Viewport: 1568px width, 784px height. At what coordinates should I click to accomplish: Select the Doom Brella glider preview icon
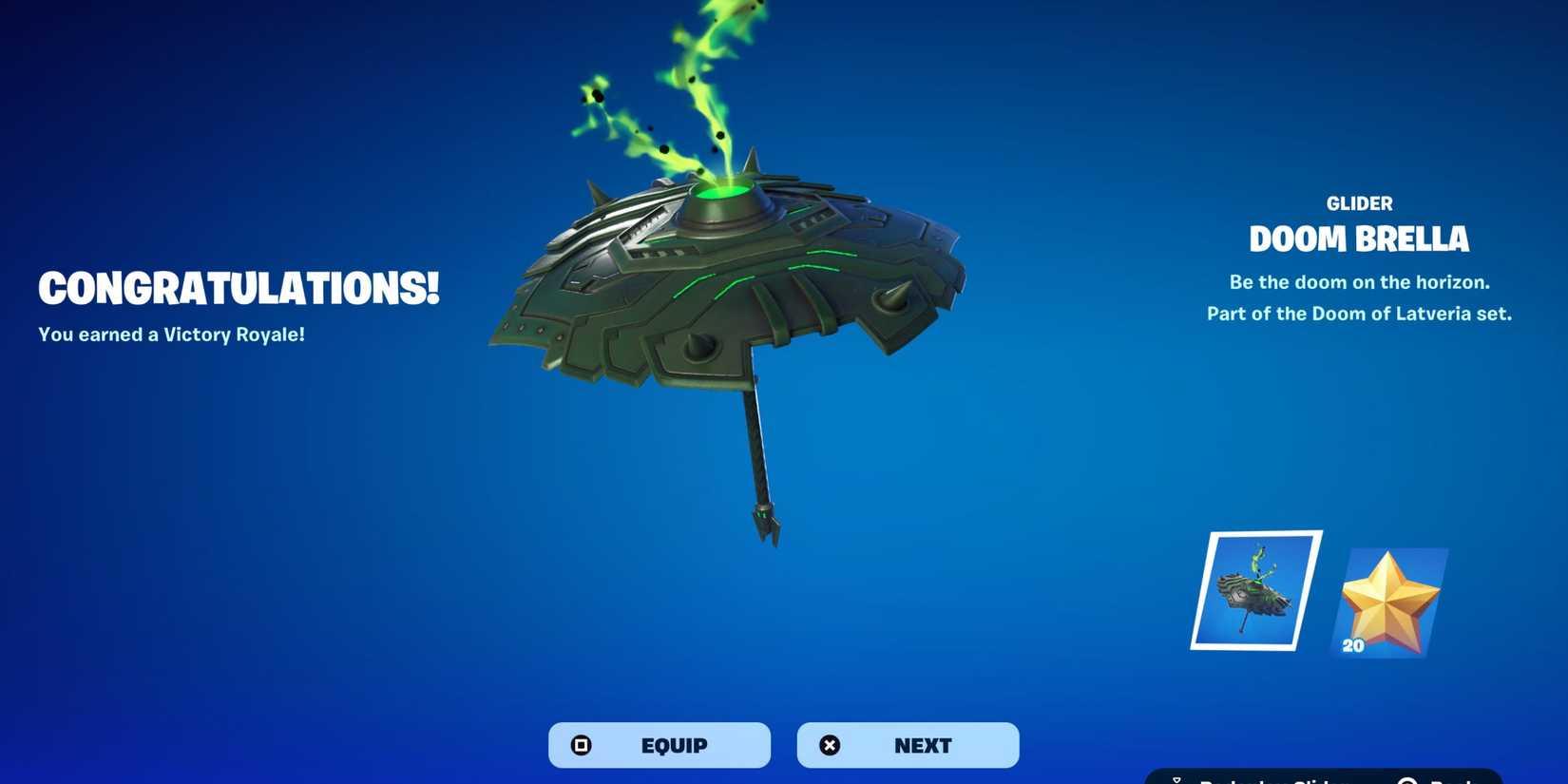(x=1254, y=591)
